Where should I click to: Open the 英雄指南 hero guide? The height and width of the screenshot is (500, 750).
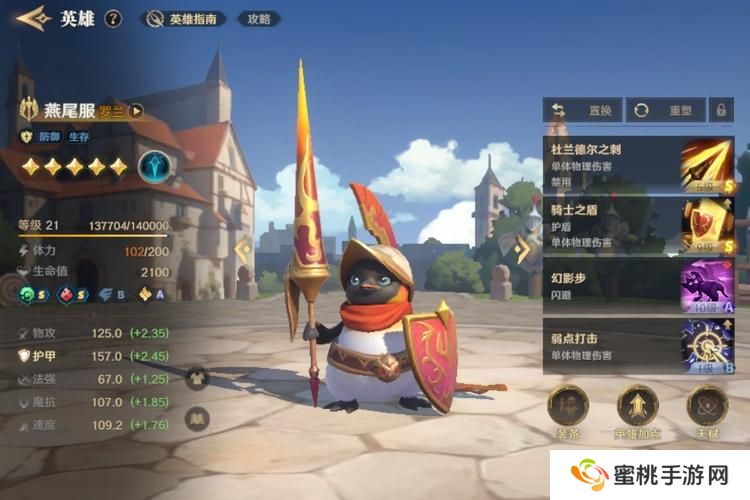click(184, 19)
